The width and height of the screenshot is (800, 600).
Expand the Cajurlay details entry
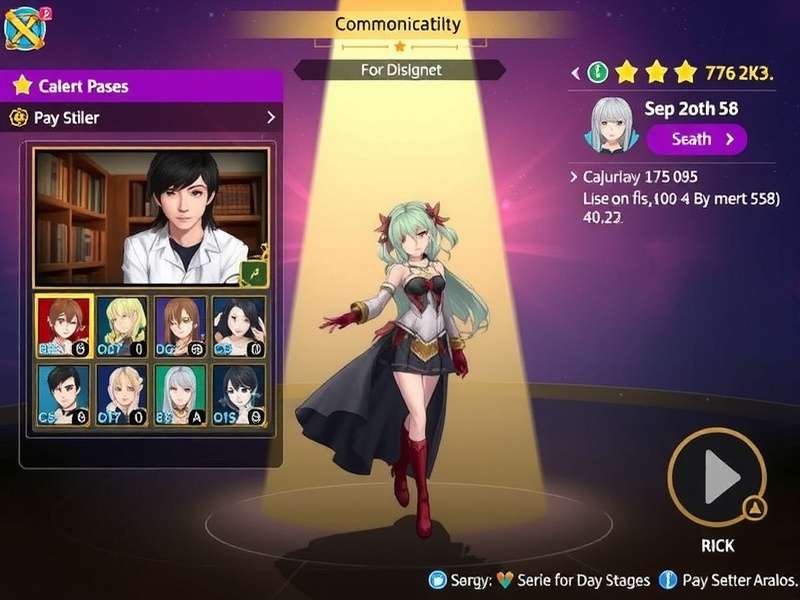pyautogui.click(x=574, y=177)
